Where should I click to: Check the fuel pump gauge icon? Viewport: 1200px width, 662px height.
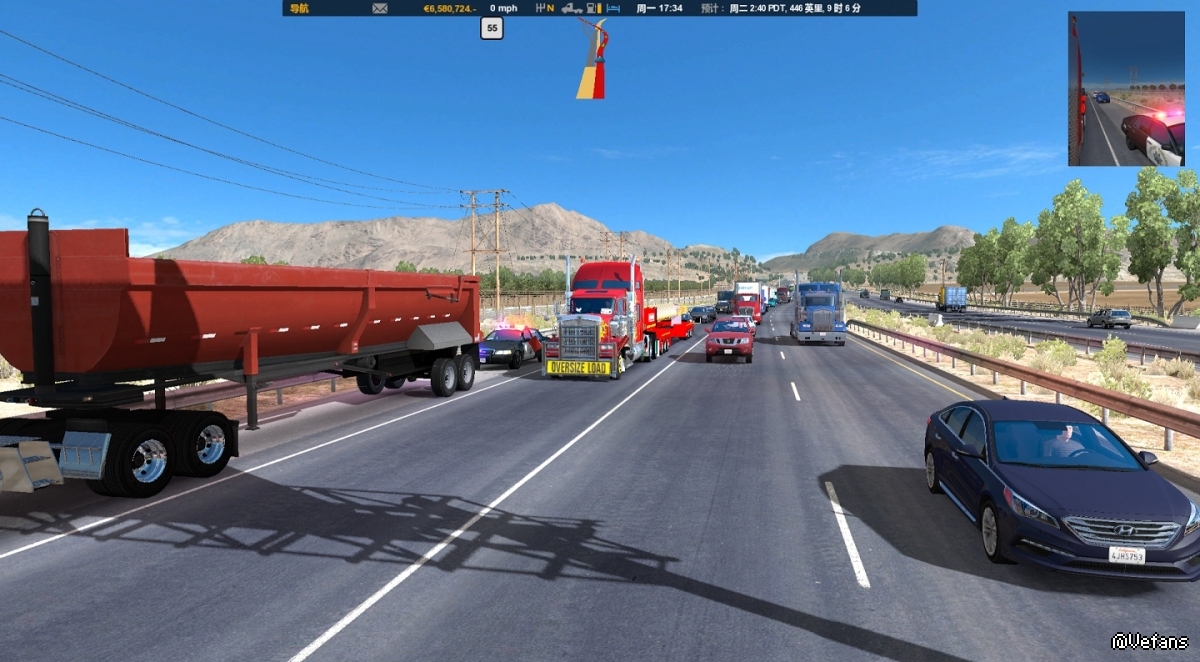point(592,8)
